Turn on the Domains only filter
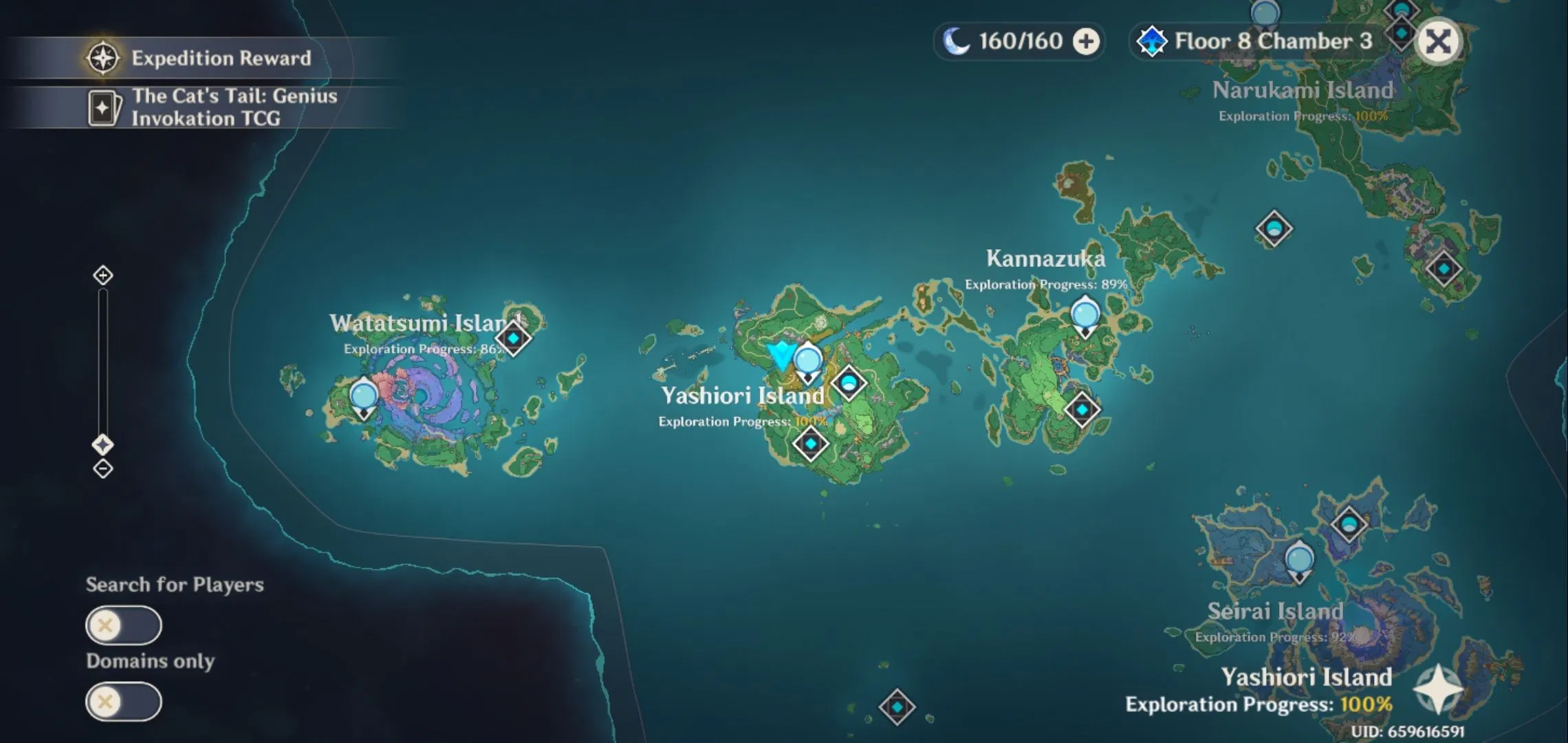Screen dimensions: 1568x743 click(x=124, y=700)
